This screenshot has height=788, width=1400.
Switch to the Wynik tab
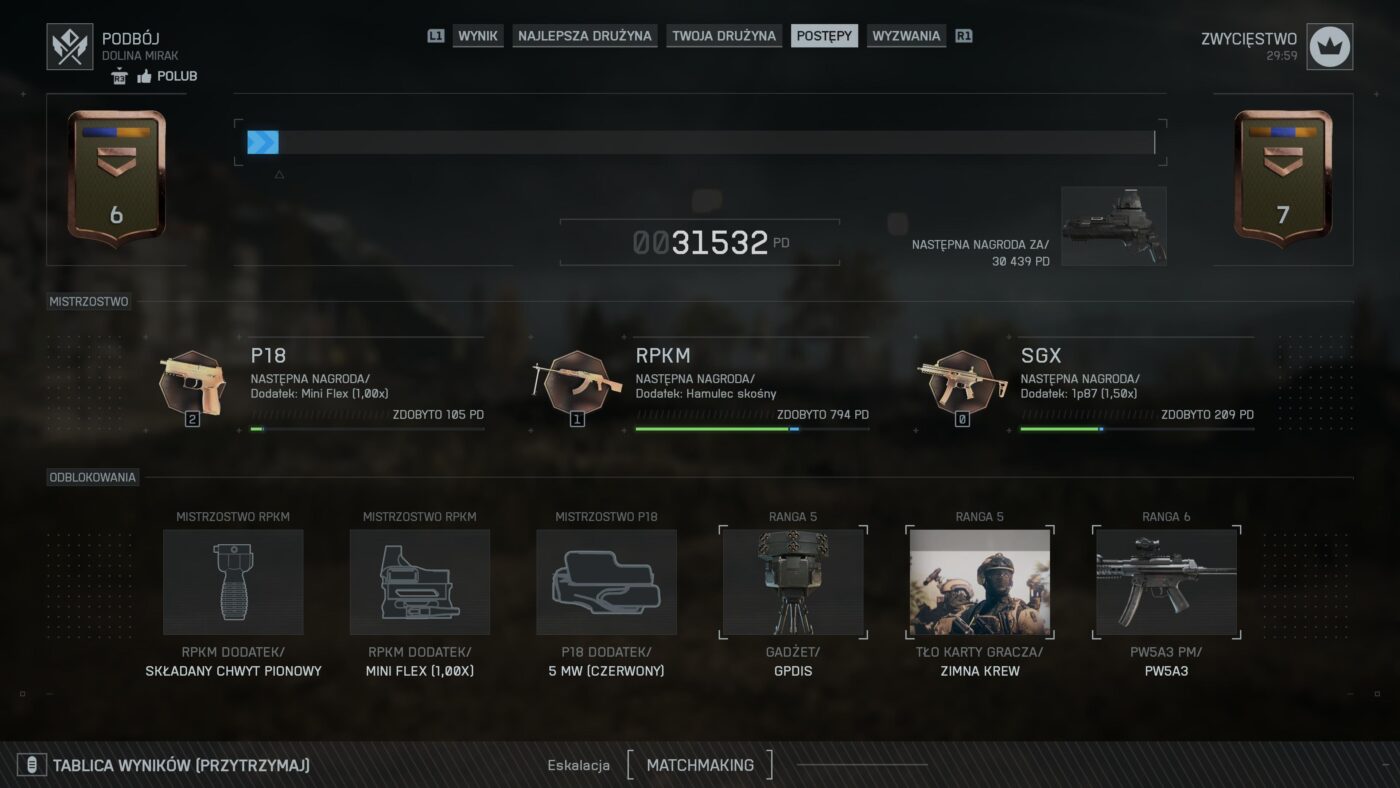point(478,36)
